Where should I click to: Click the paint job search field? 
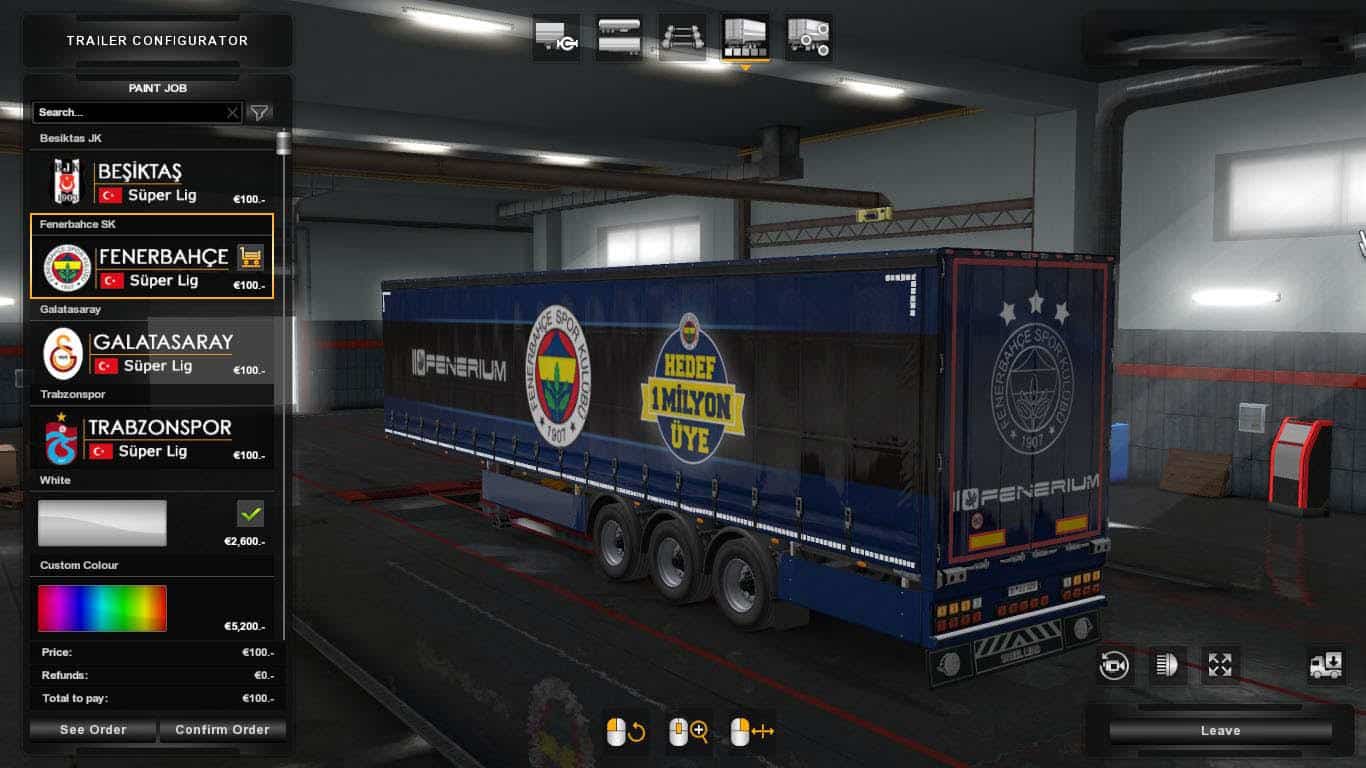tap(128, 113)
